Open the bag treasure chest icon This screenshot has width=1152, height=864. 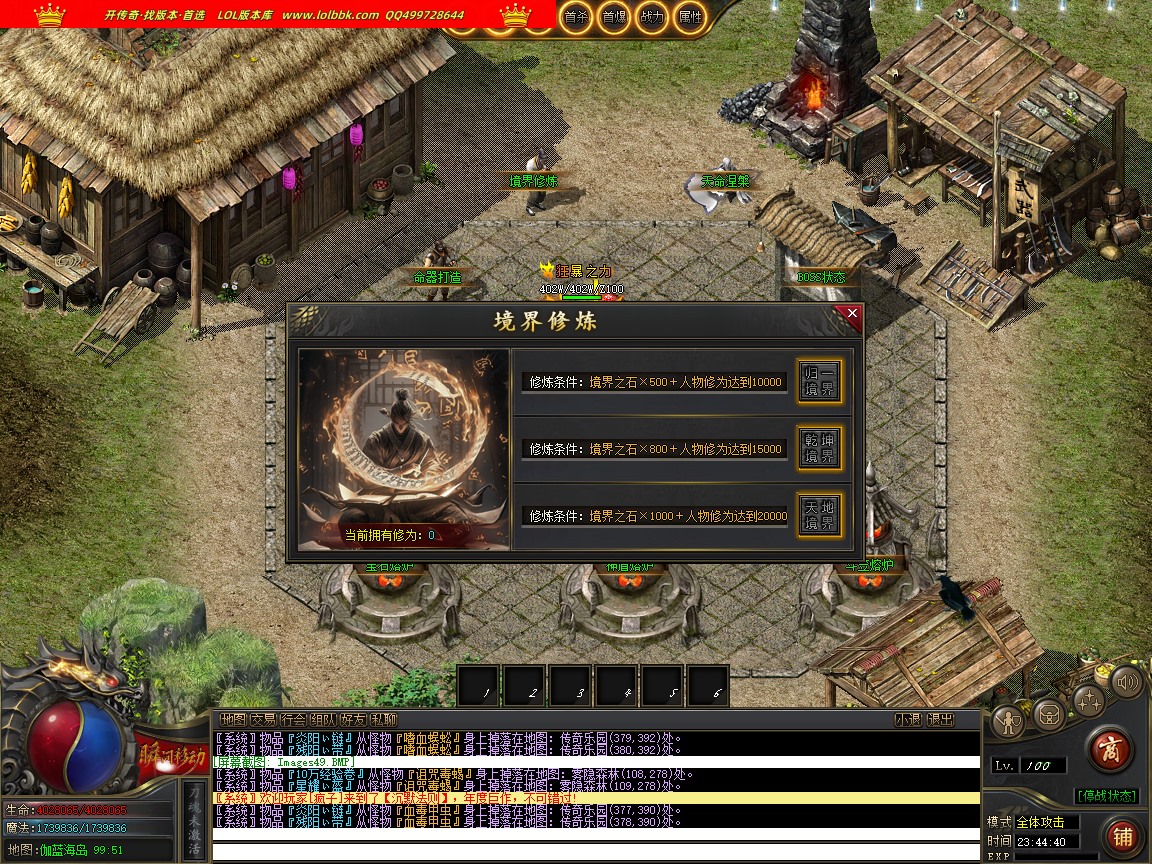tap(1049, 714)
